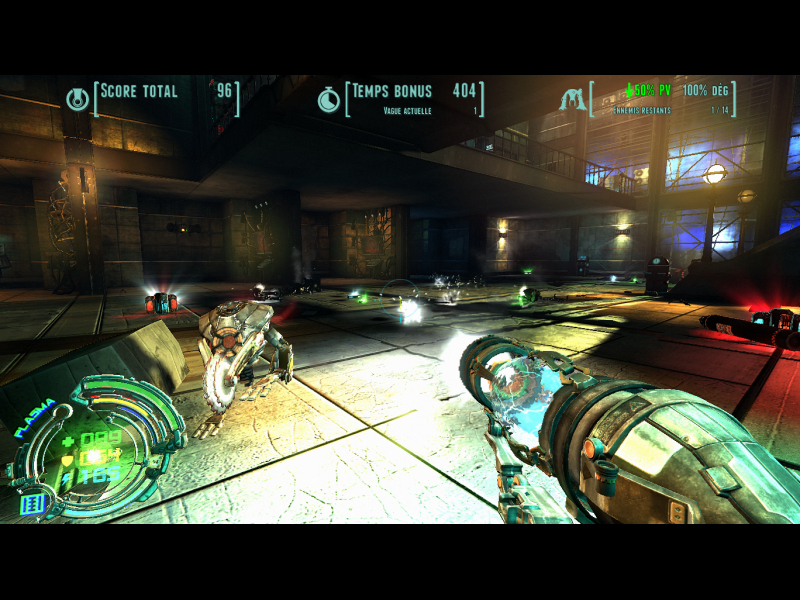The width and height of the screenshot is (800, 600).
Task: Select the PLASMA weapon label
Action: (34, 416)
